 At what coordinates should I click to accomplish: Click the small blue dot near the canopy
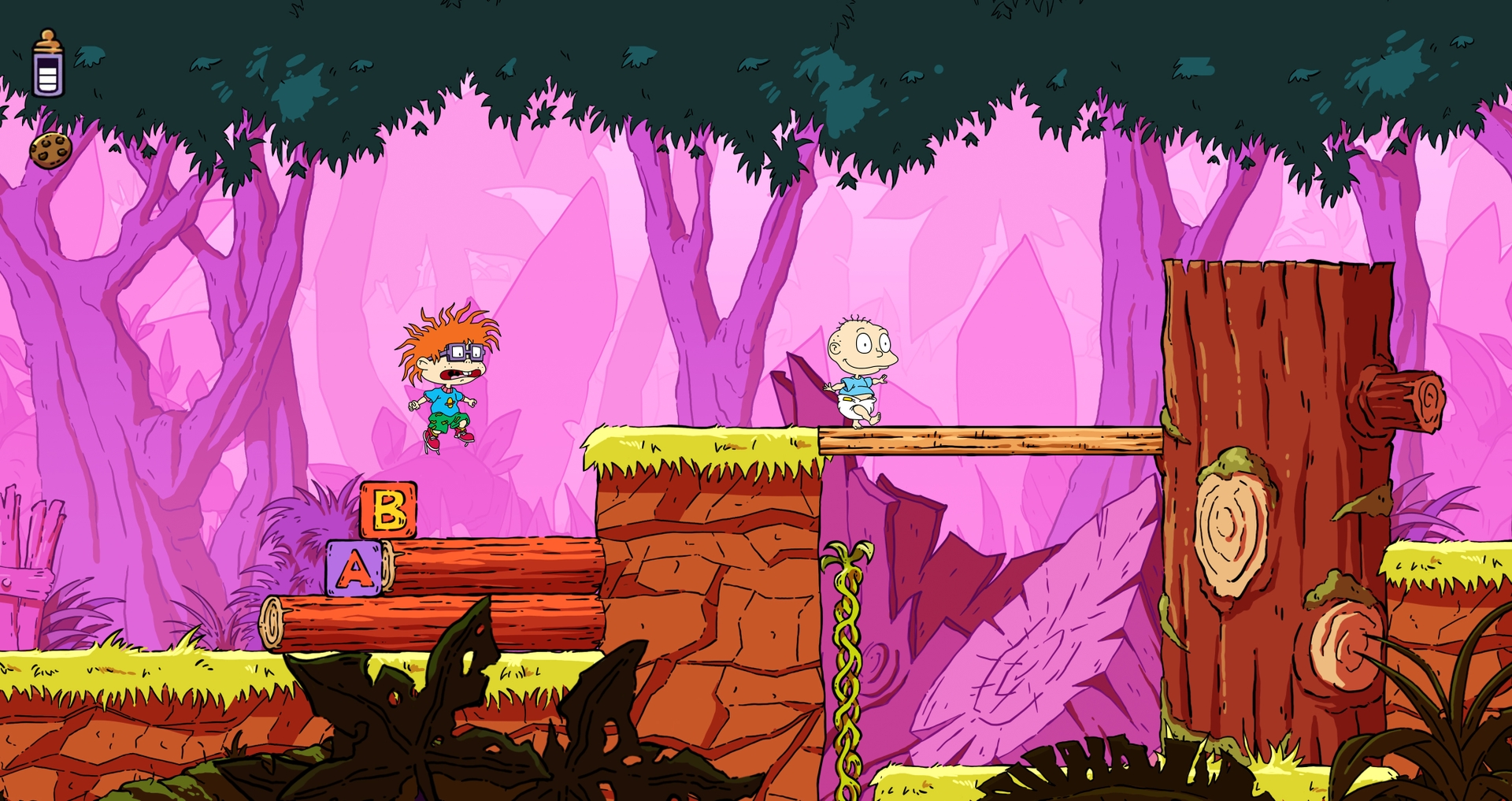pyautogui.click(x=937, y=69)
